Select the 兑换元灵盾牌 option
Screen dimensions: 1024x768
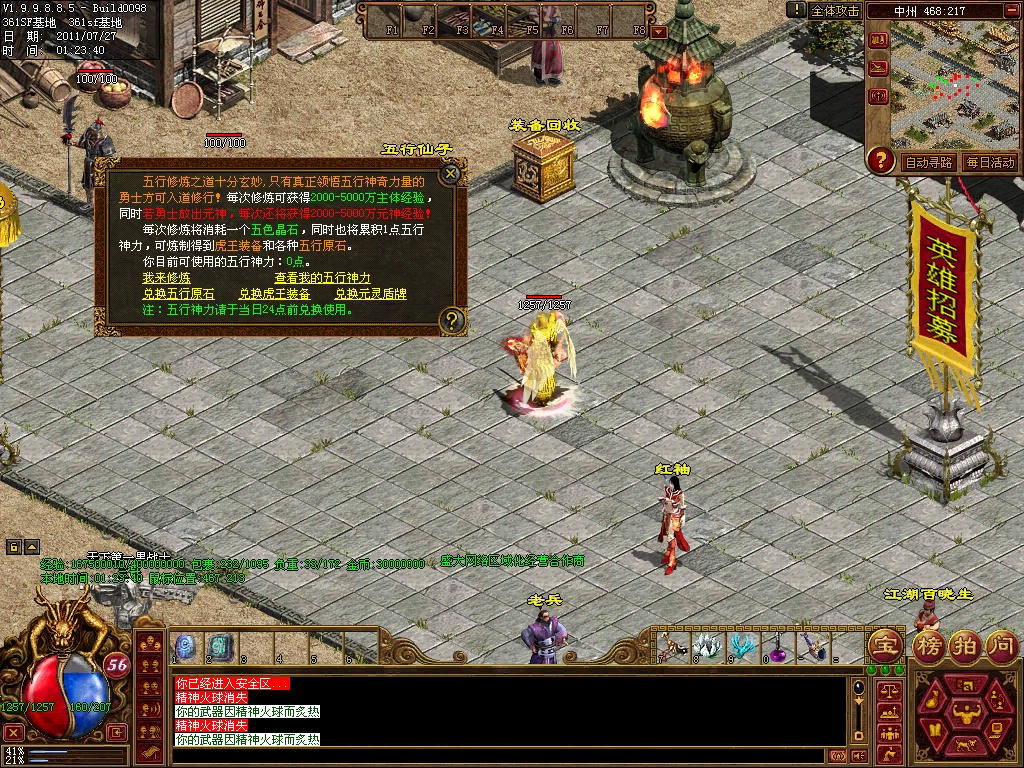pyautogui.click(x=370, y=294)
